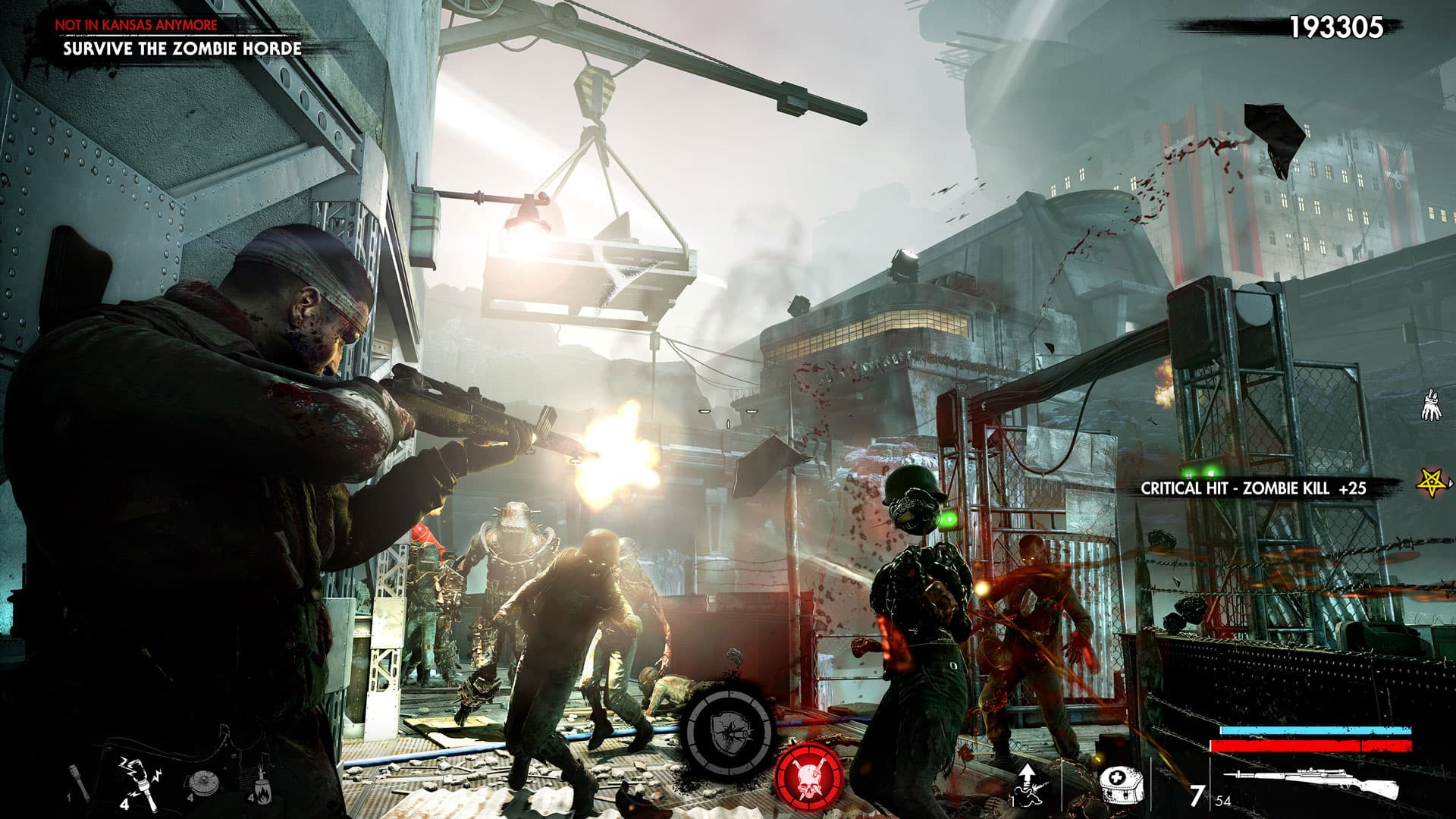Image resolution: width=1456 pixels, height=819 pixels.
Task: Activate the grey shield melee ability
Action: point(730,730)
